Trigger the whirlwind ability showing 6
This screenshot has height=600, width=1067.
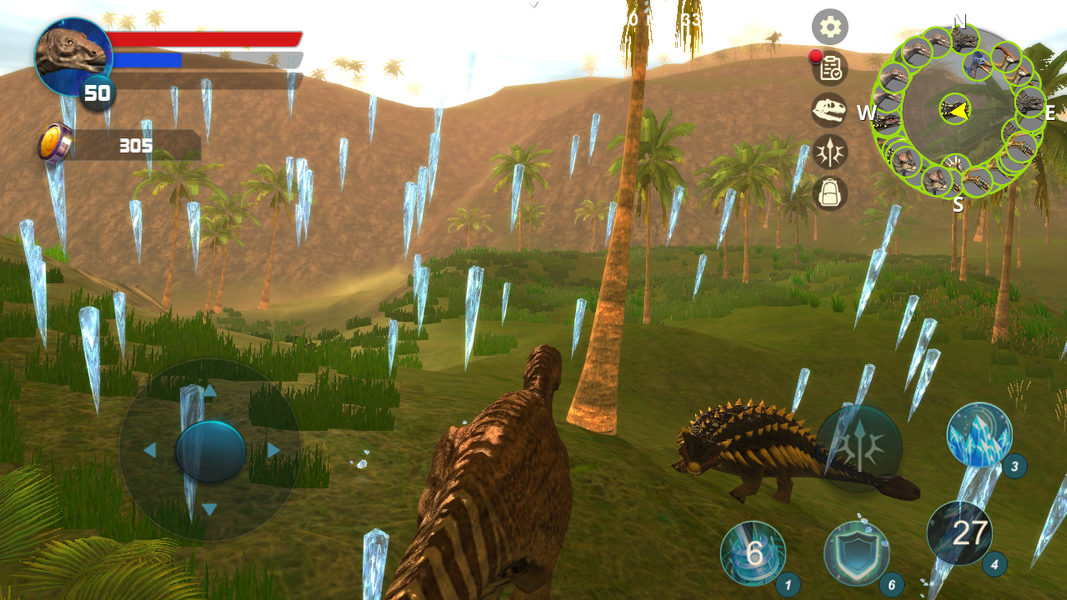[x=753, y=553]
